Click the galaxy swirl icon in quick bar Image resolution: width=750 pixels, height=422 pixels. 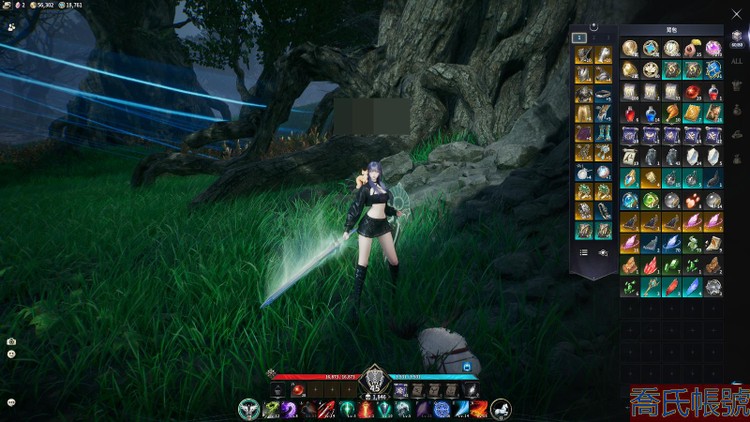pyautogui.click(x=471, y=390)
